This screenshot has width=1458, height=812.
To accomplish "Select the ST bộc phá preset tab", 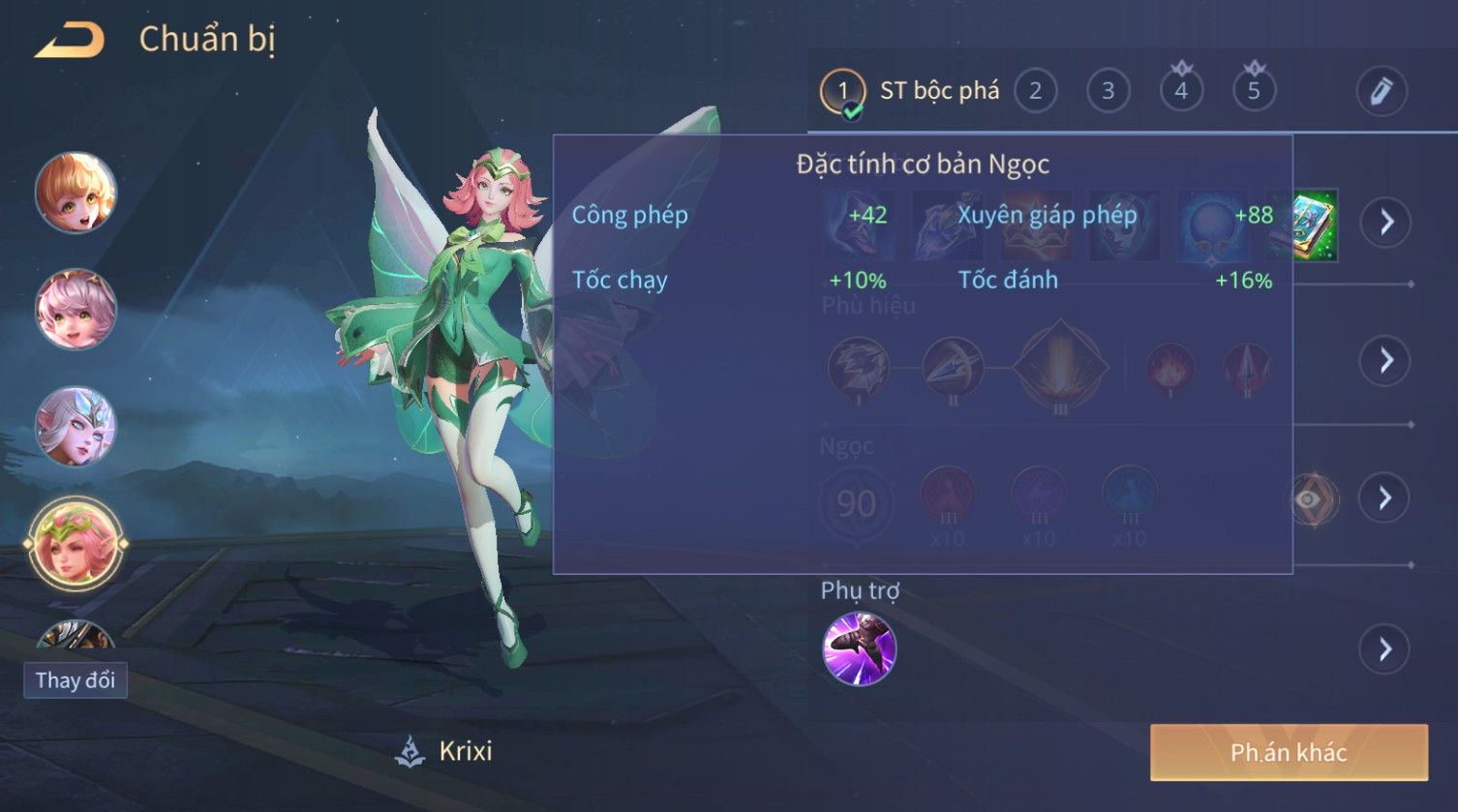I will pos(910,92).
